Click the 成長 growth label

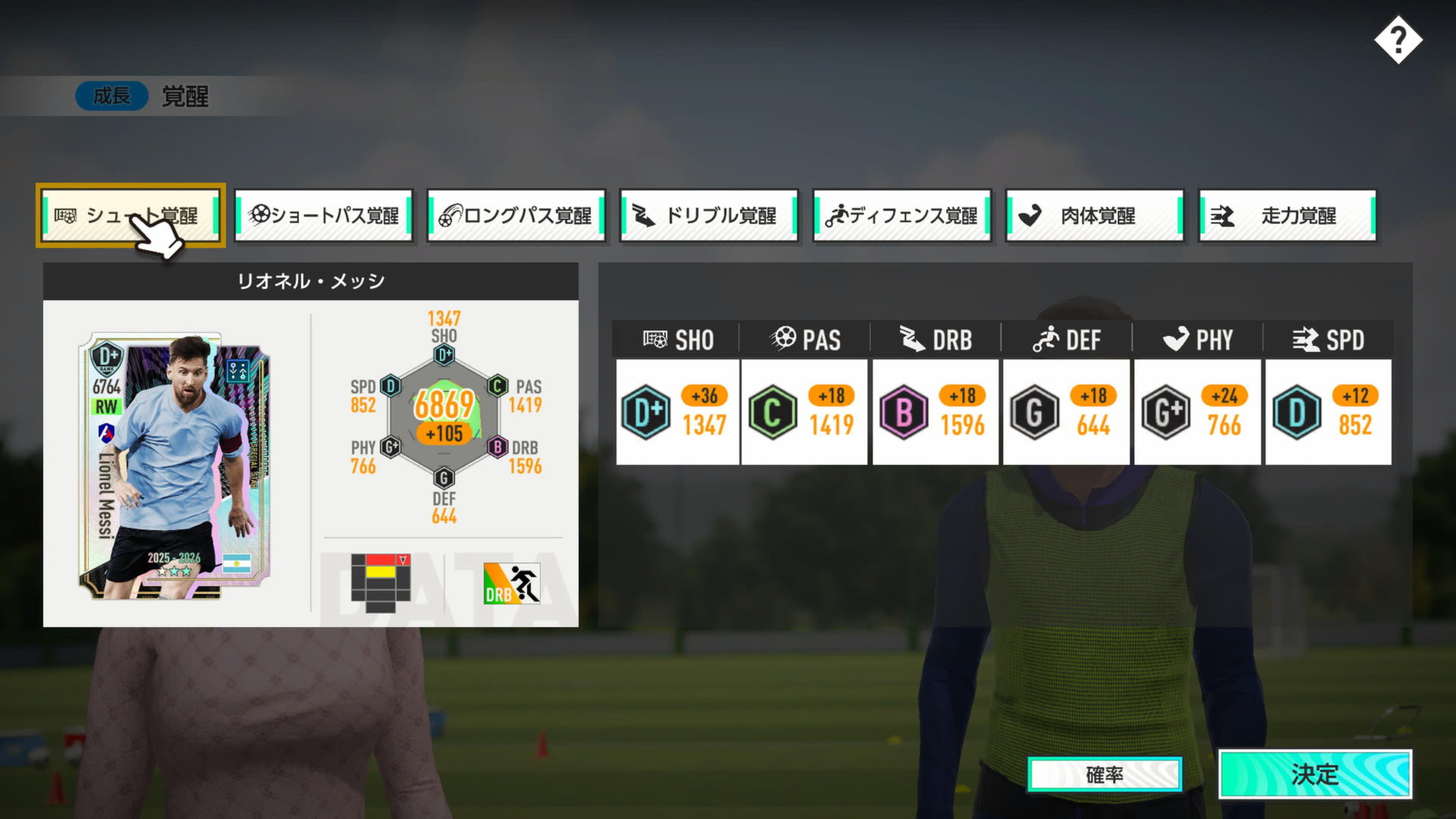click(111, 96)
